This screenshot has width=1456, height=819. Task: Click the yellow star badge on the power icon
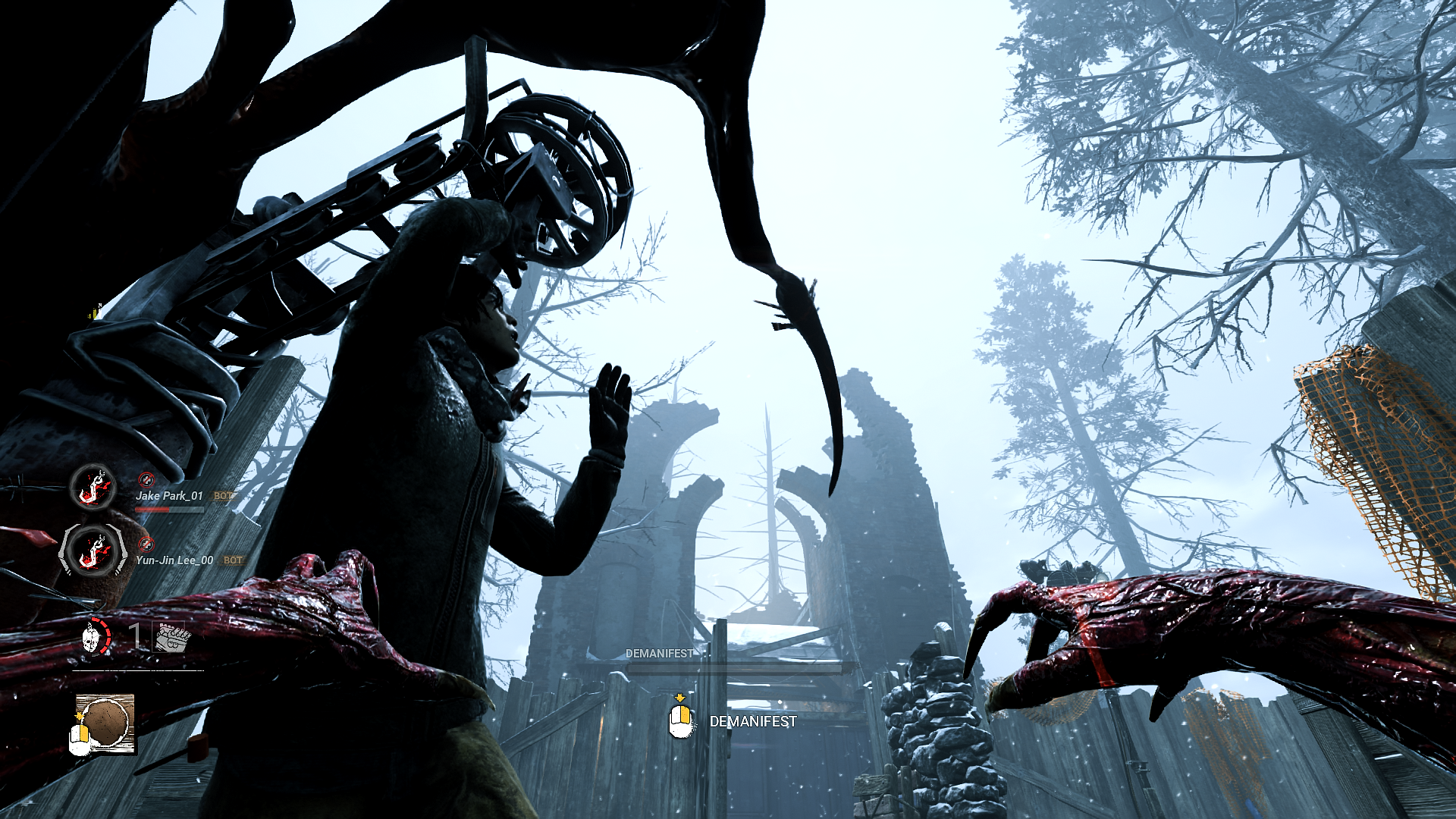click(78, 715)
